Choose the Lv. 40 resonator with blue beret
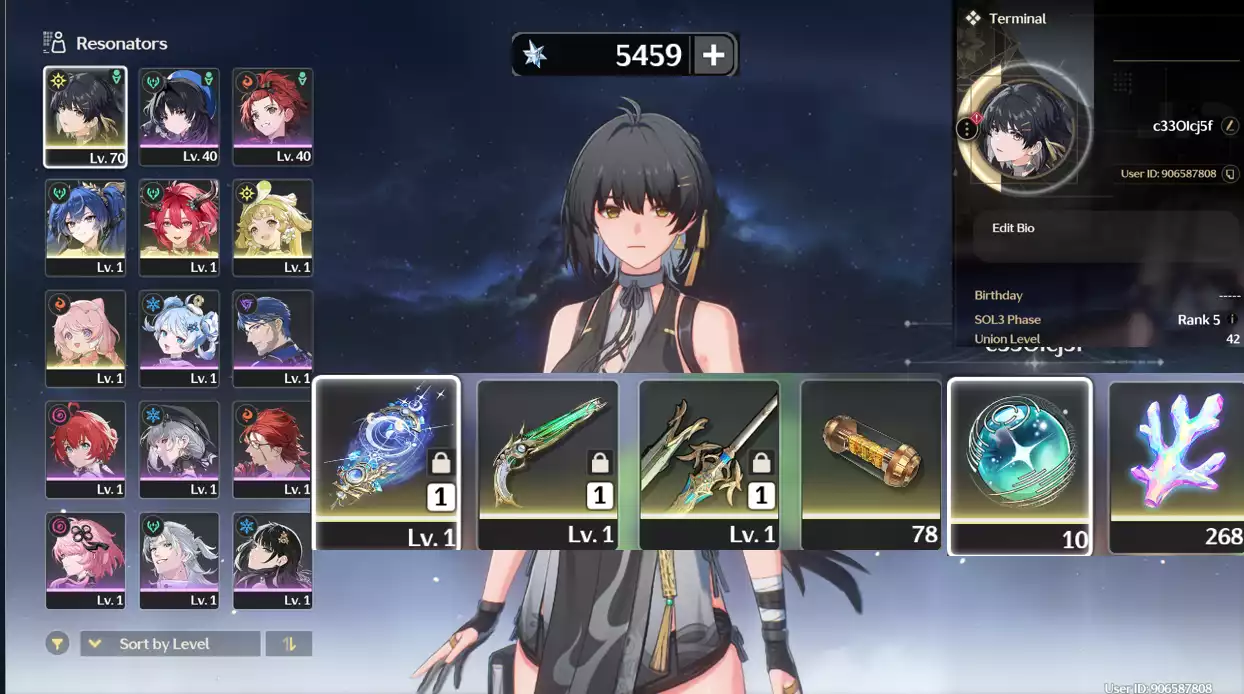This screenshot has width=1244, height=694. pyautogui.click(x=179, y=116)
